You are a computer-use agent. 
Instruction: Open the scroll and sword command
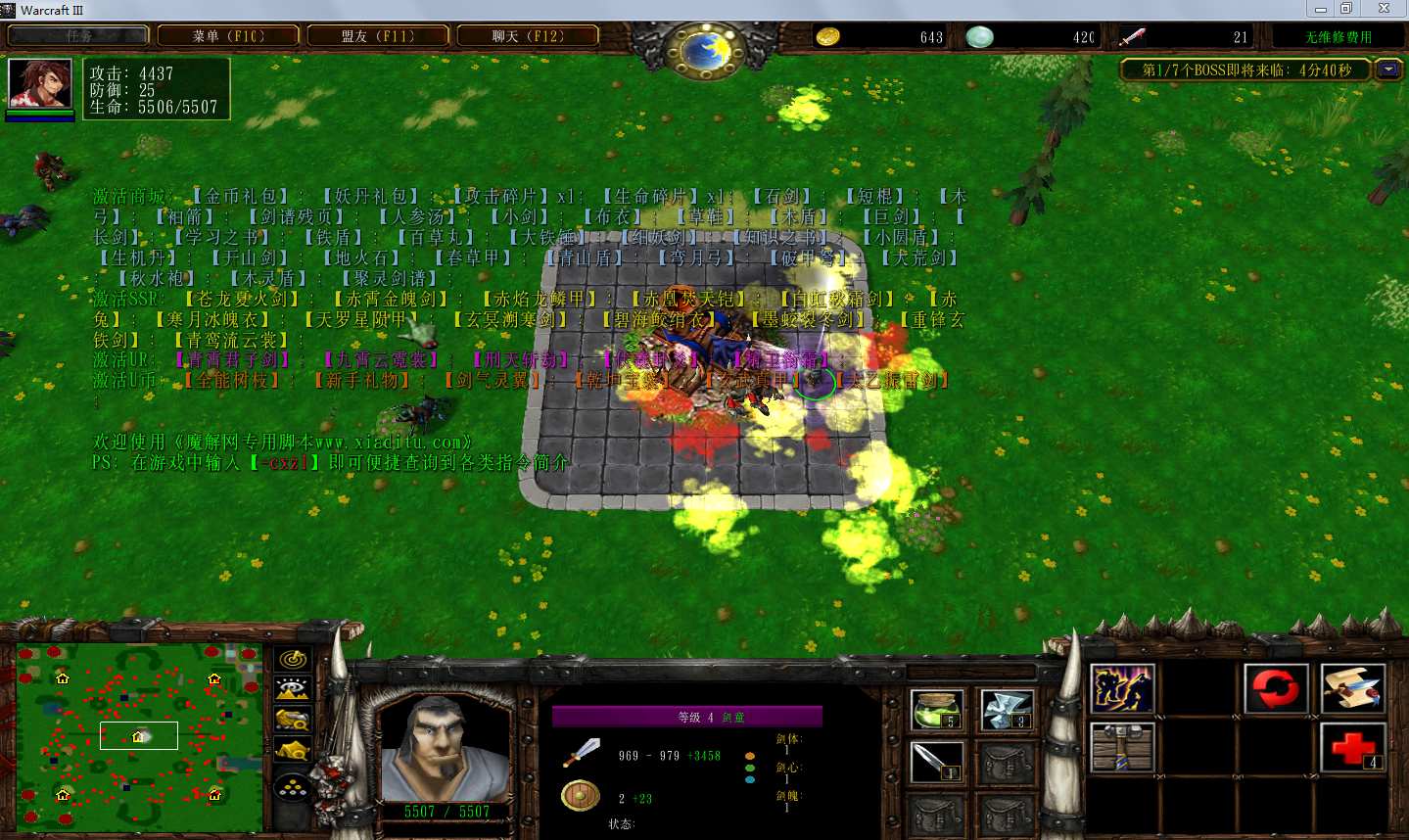pyautogui.click(x=1352, y=688)
